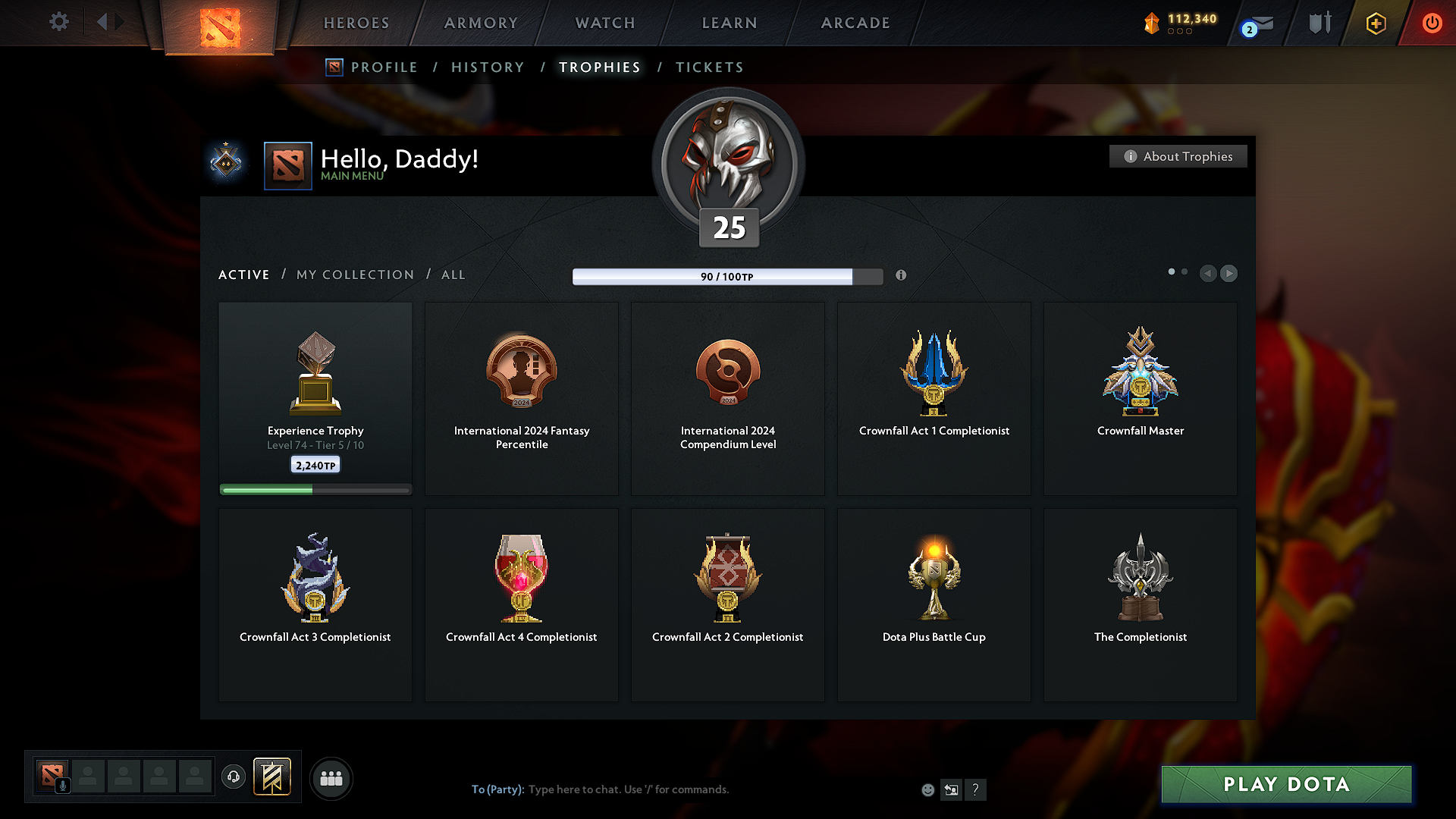Click the question mark chat help toggle

(976, 789)
